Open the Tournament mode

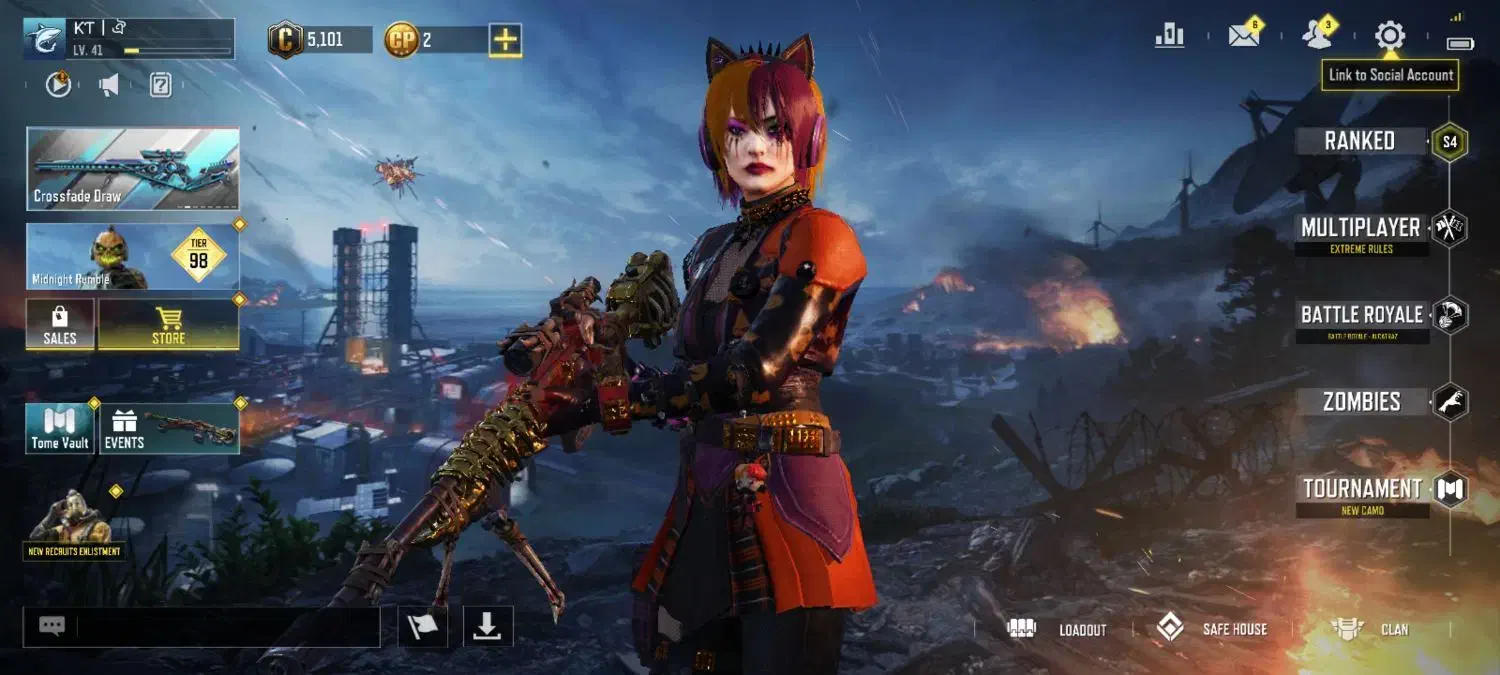click(x=1361, y=489)
